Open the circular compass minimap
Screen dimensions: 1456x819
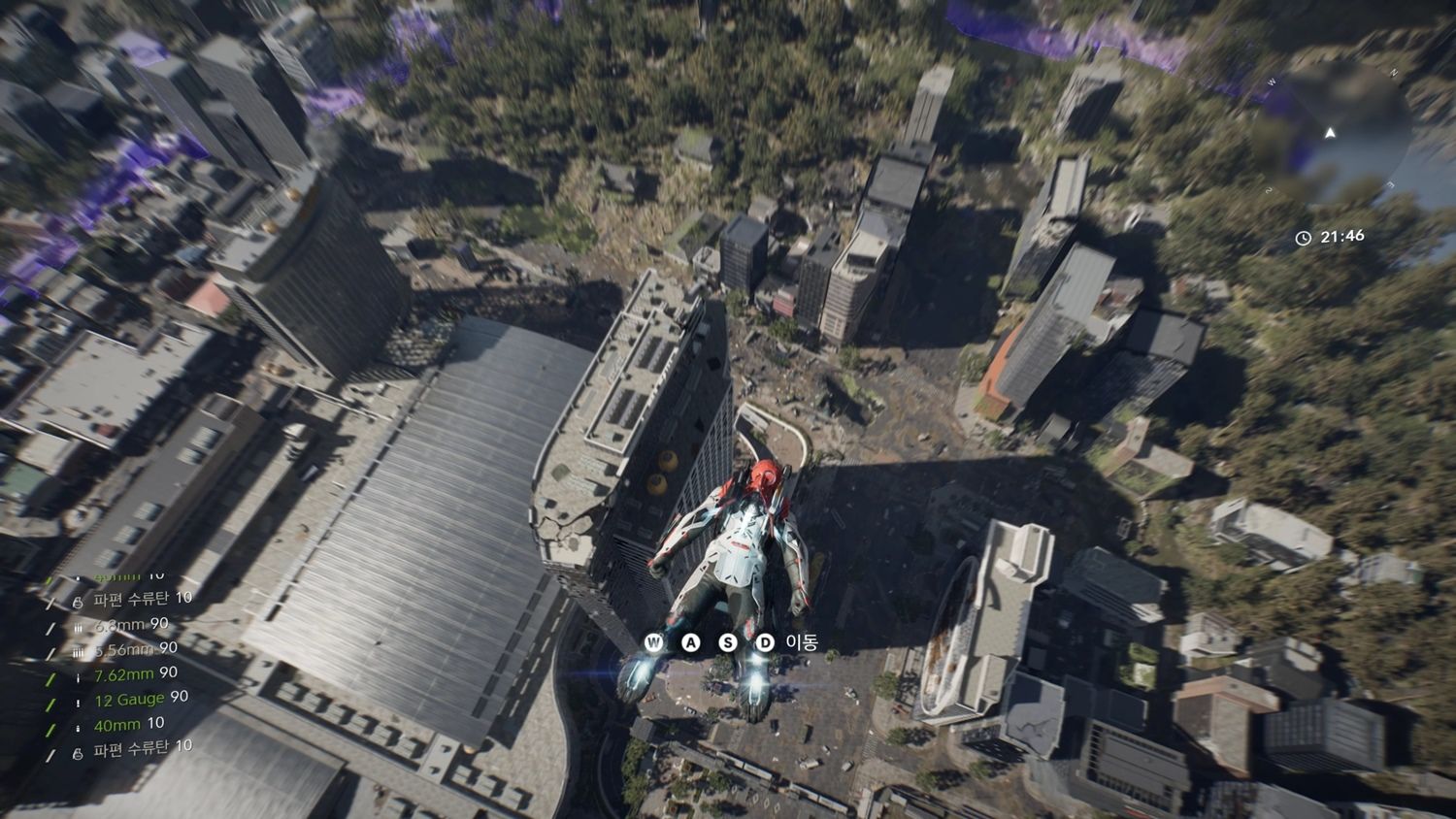click(x=1332, y=135)
